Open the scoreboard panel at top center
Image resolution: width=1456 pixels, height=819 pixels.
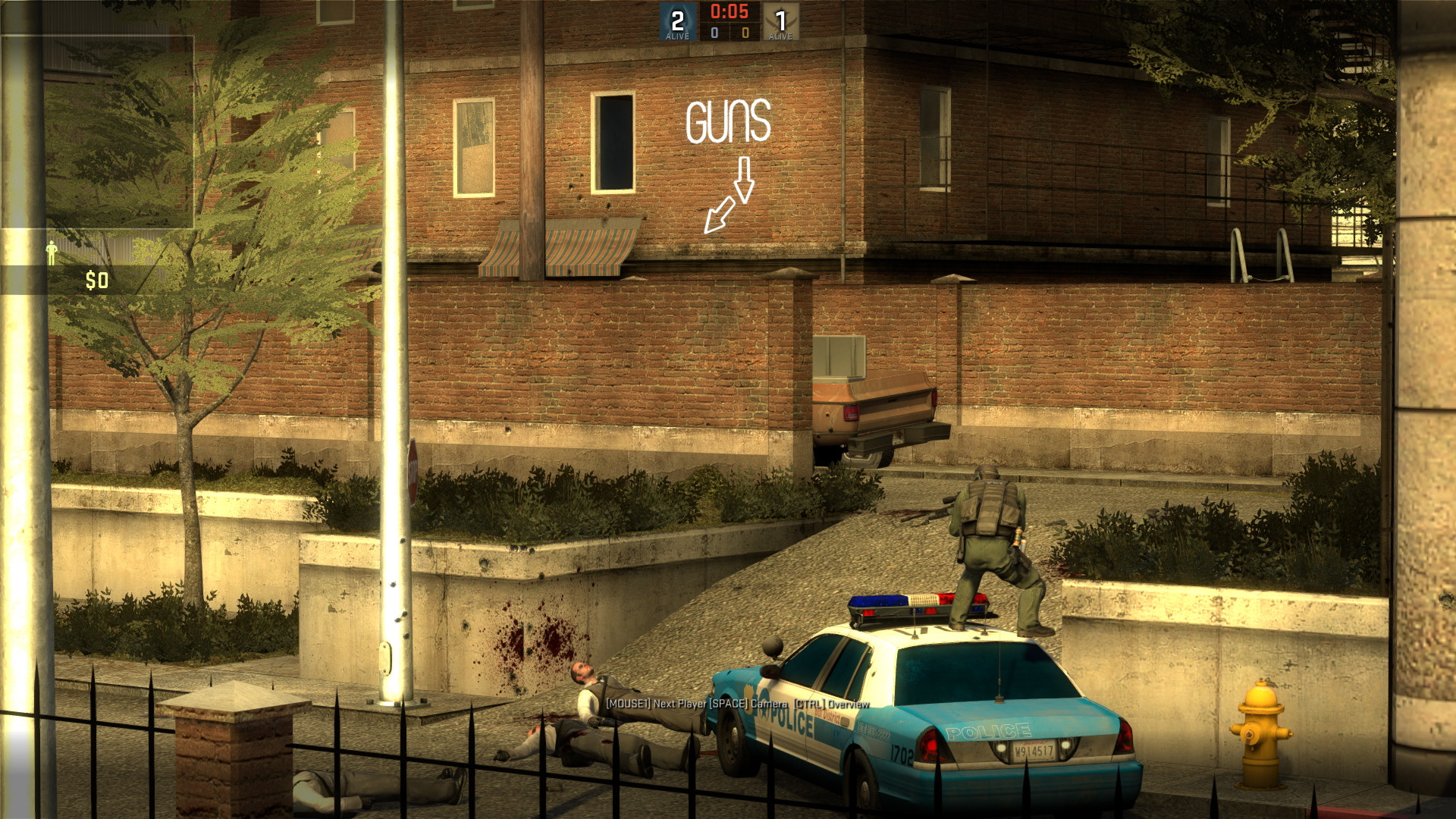[728, 21]
